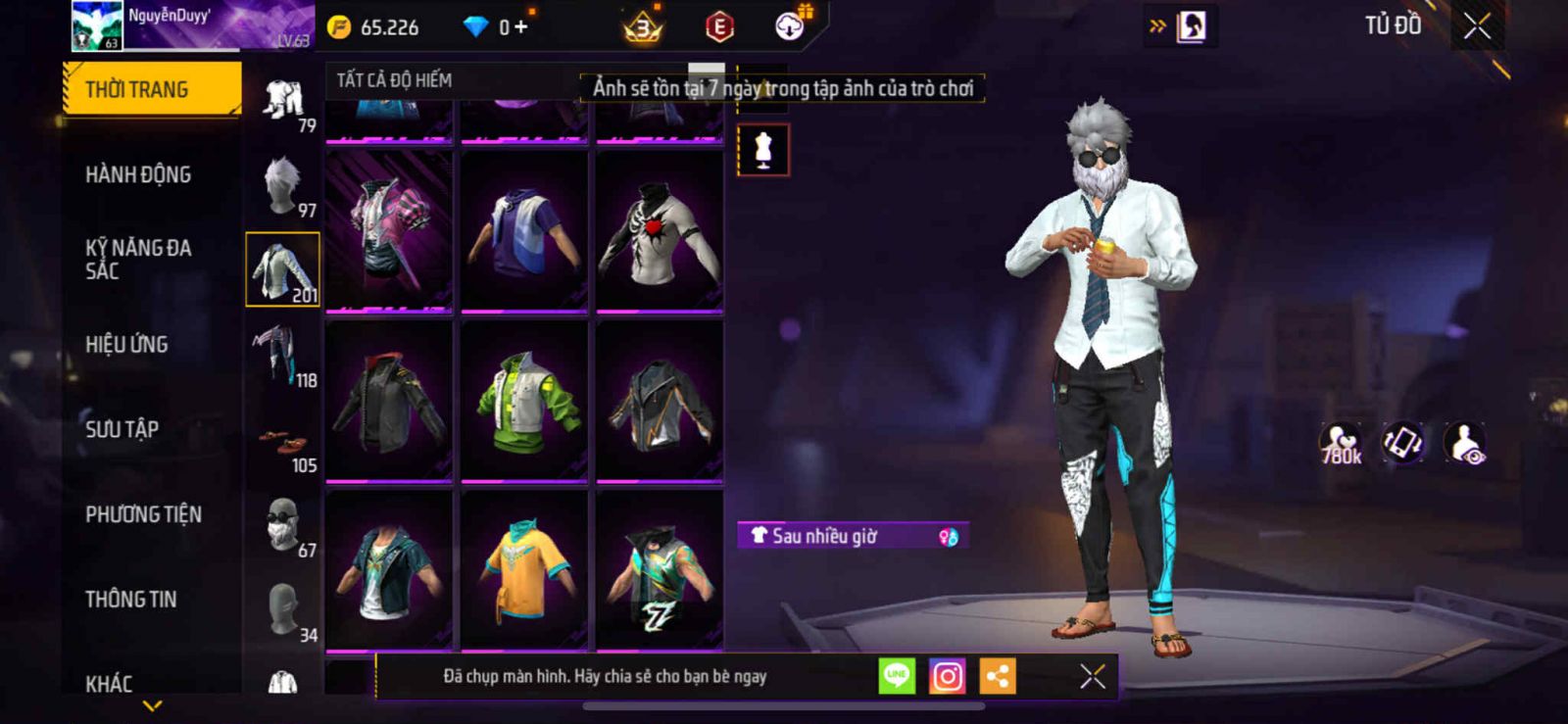The width and height of the screenshot is (1568, 724).
Task: Open the THÔNG TIN tab
Action: (130, 600)
